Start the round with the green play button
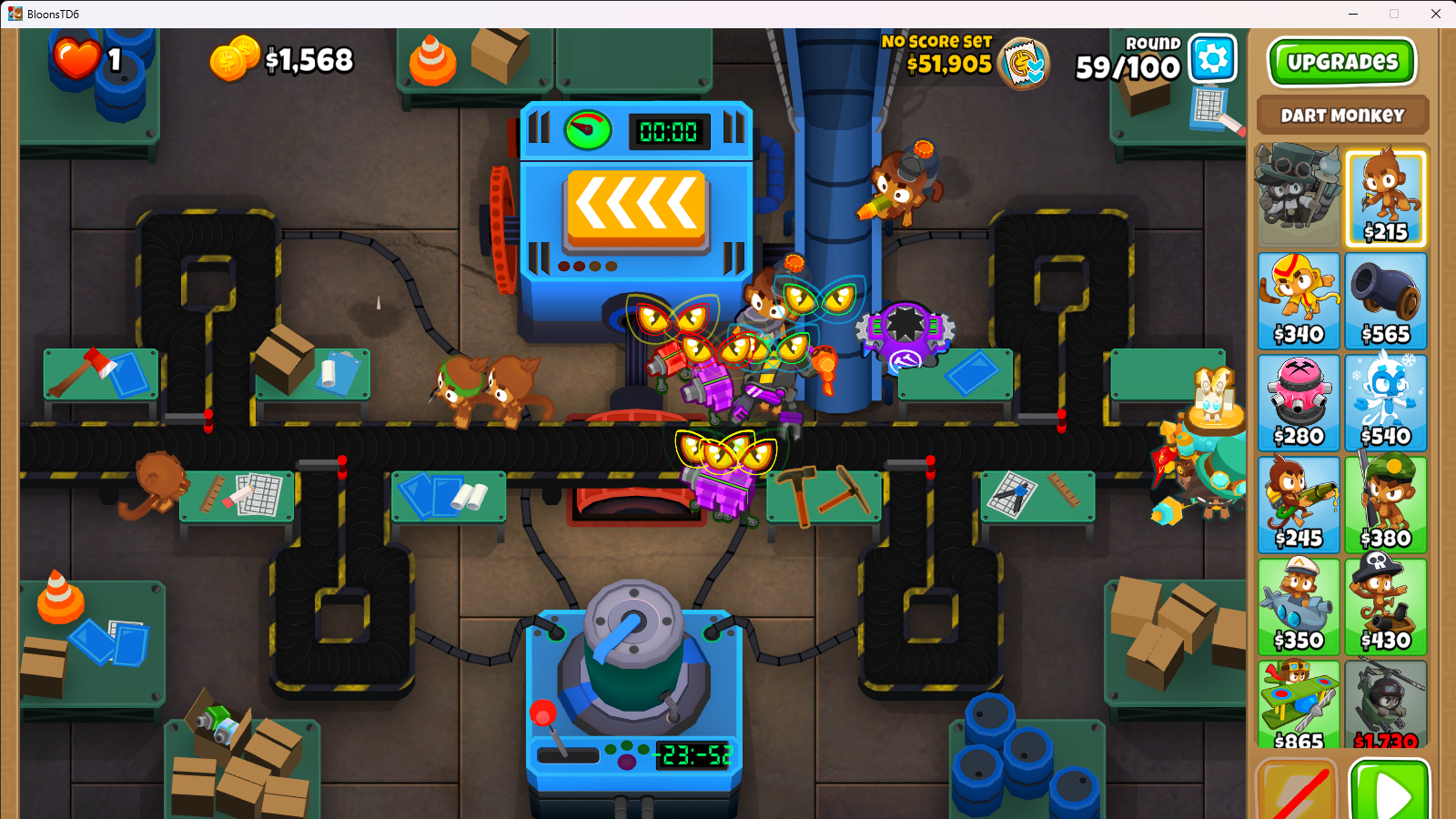This screenshot has height=819, width=1456. 1390,792
